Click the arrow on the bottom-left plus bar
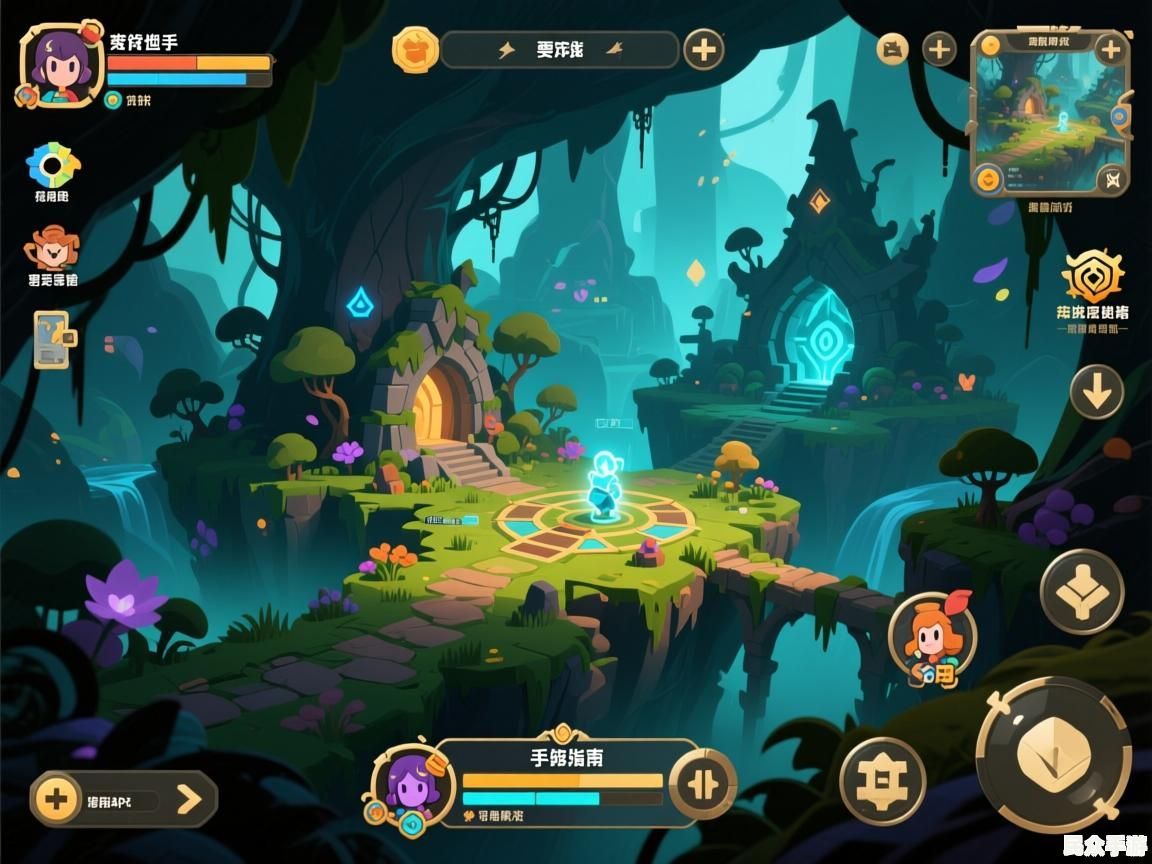1152x864 pixels. [x=188, y=799]
